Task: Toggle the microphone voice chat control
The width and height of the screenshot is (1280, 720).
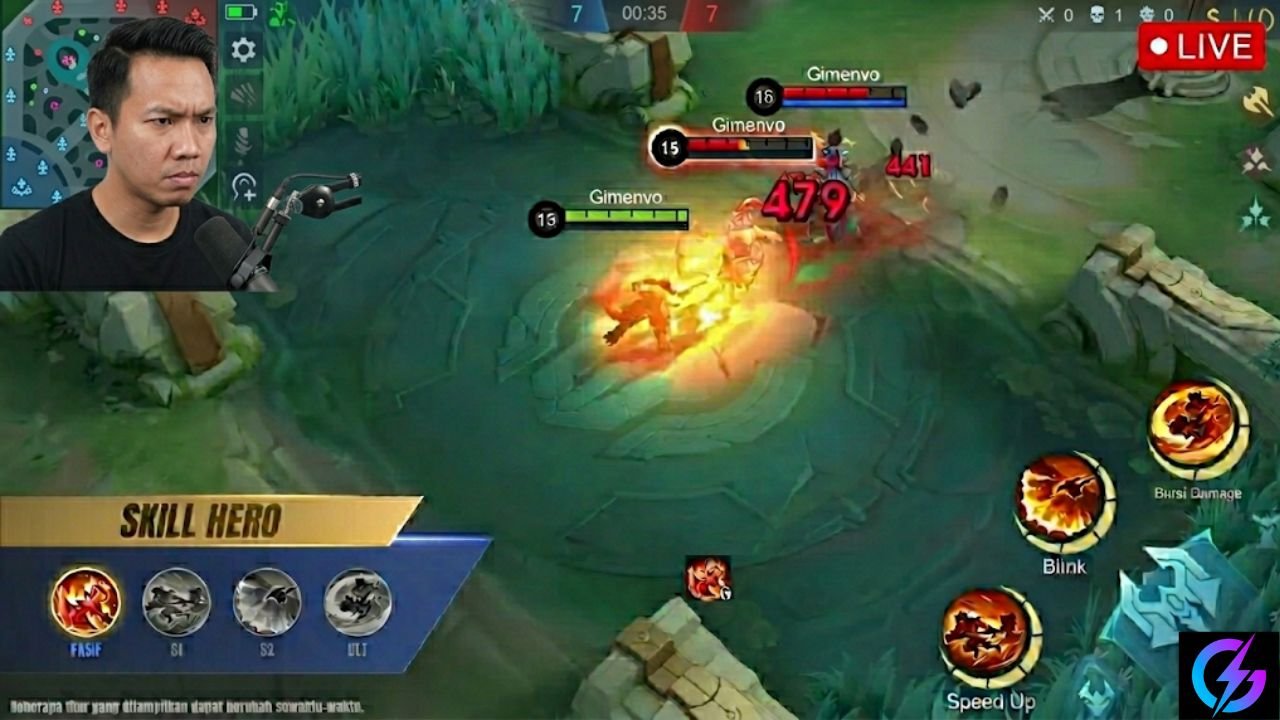Action: [243, 140]
